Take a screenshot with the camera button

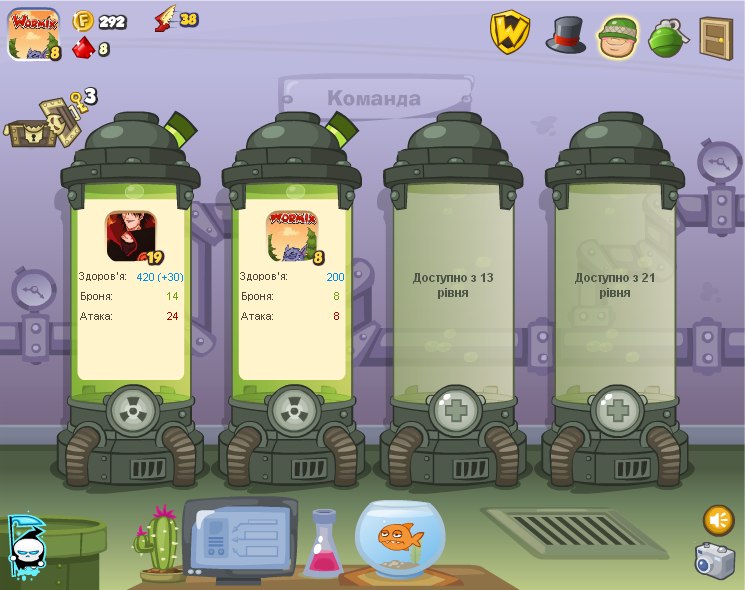click(x=715, y=560)
